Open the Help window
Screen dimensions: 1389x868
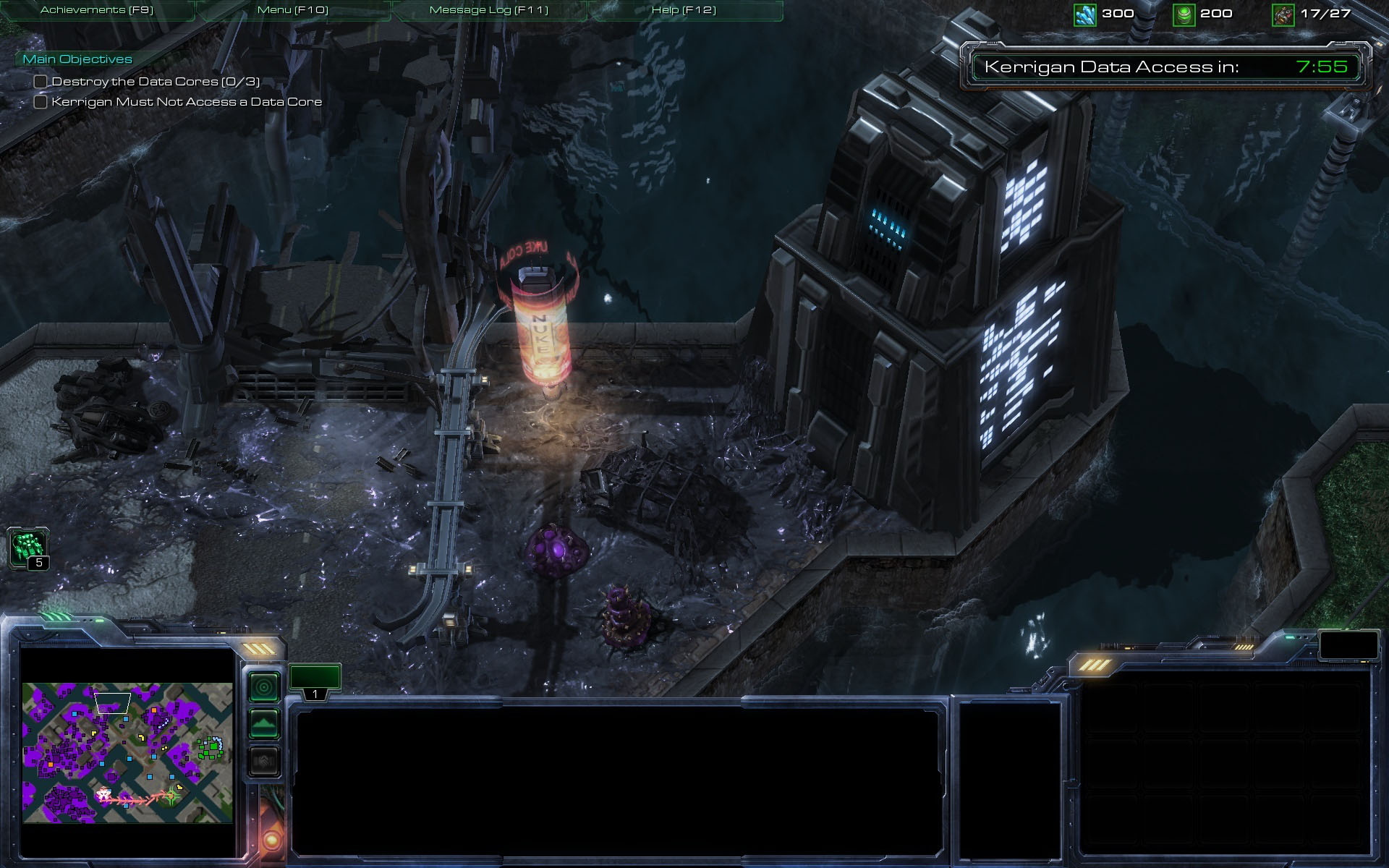coord(684,10)
